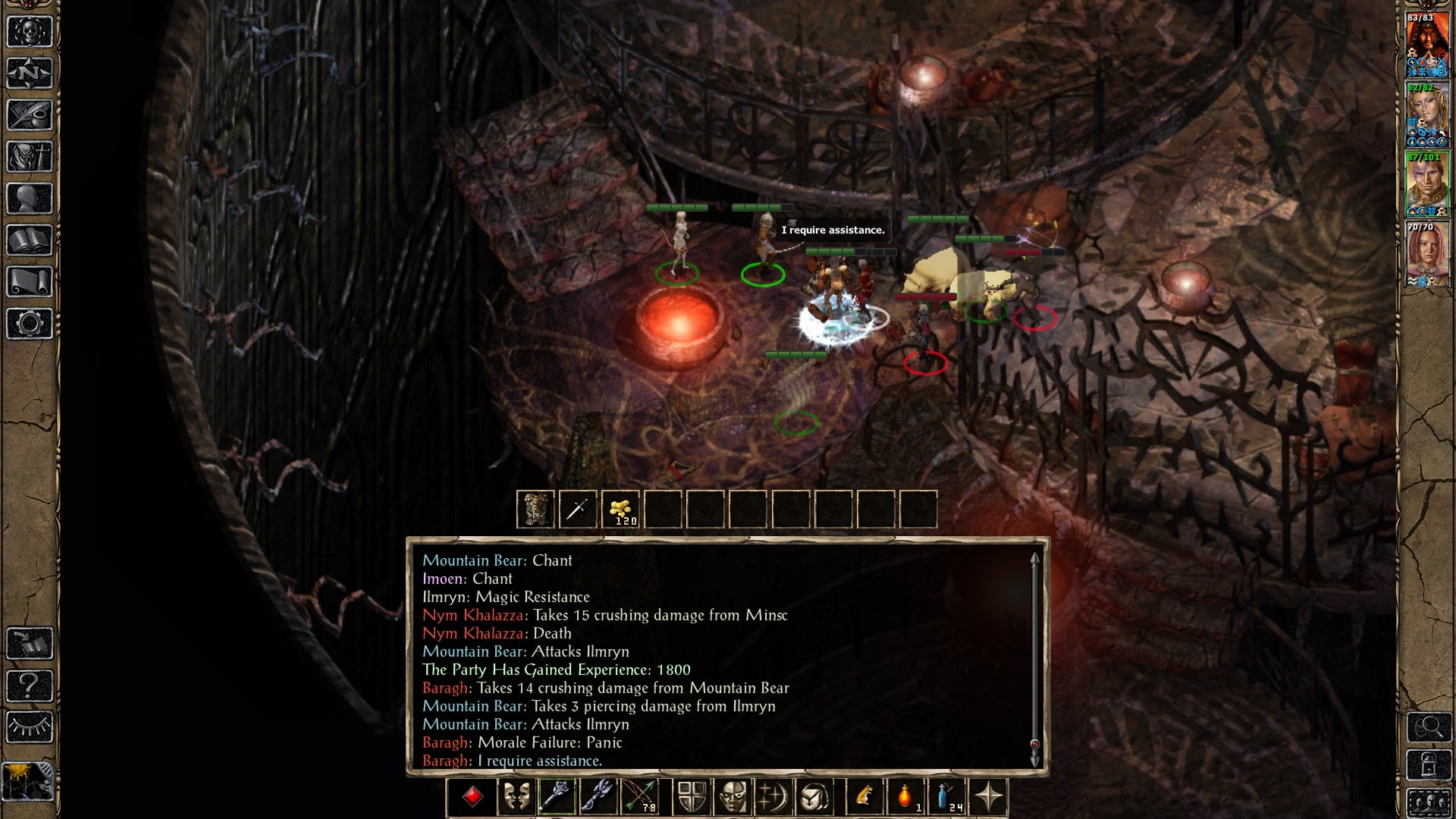Click the red gem dialogue button
The width and height of the screenshot is (1456, 819).
click(472, 796)
